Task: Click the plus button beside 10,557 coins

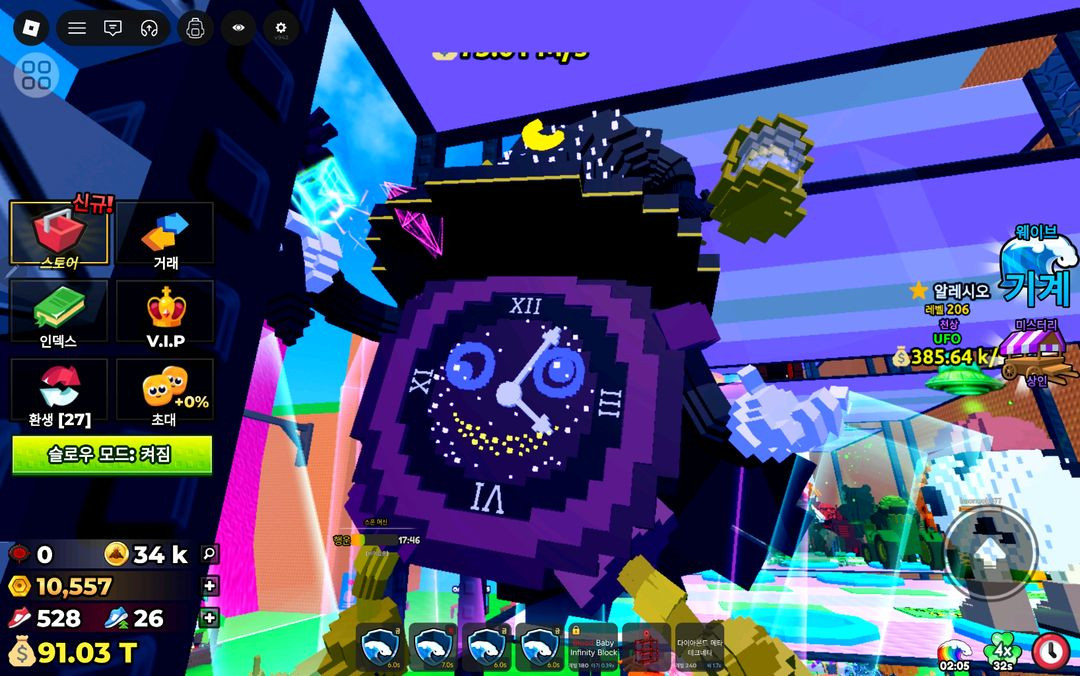Action: point(209,586)
